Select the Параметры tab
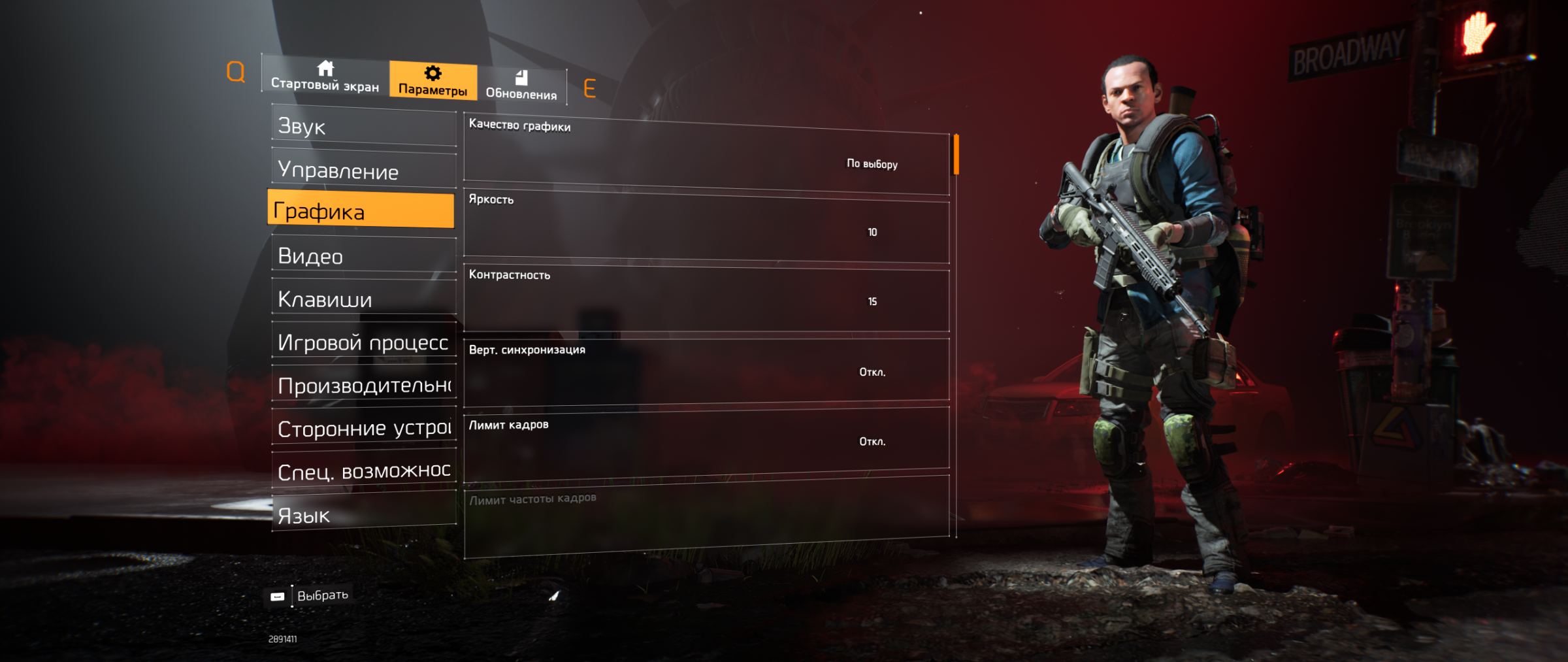Screen dimensions: 1568x662 coord(433,82)
